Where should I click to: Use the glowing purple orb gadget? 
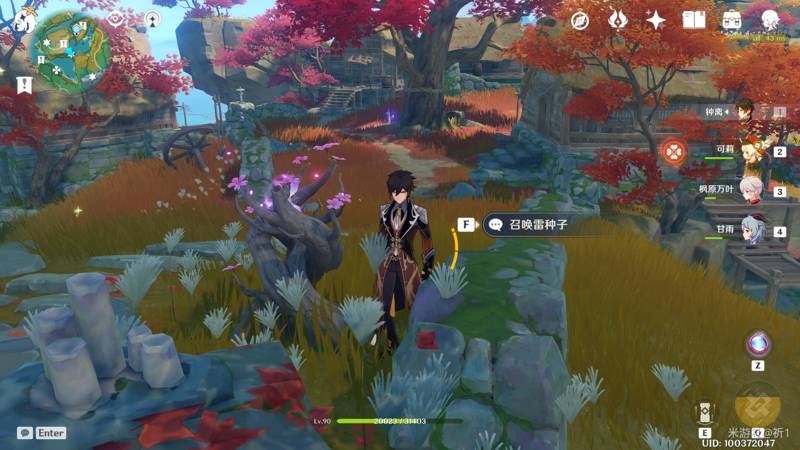tap(758, 344)
